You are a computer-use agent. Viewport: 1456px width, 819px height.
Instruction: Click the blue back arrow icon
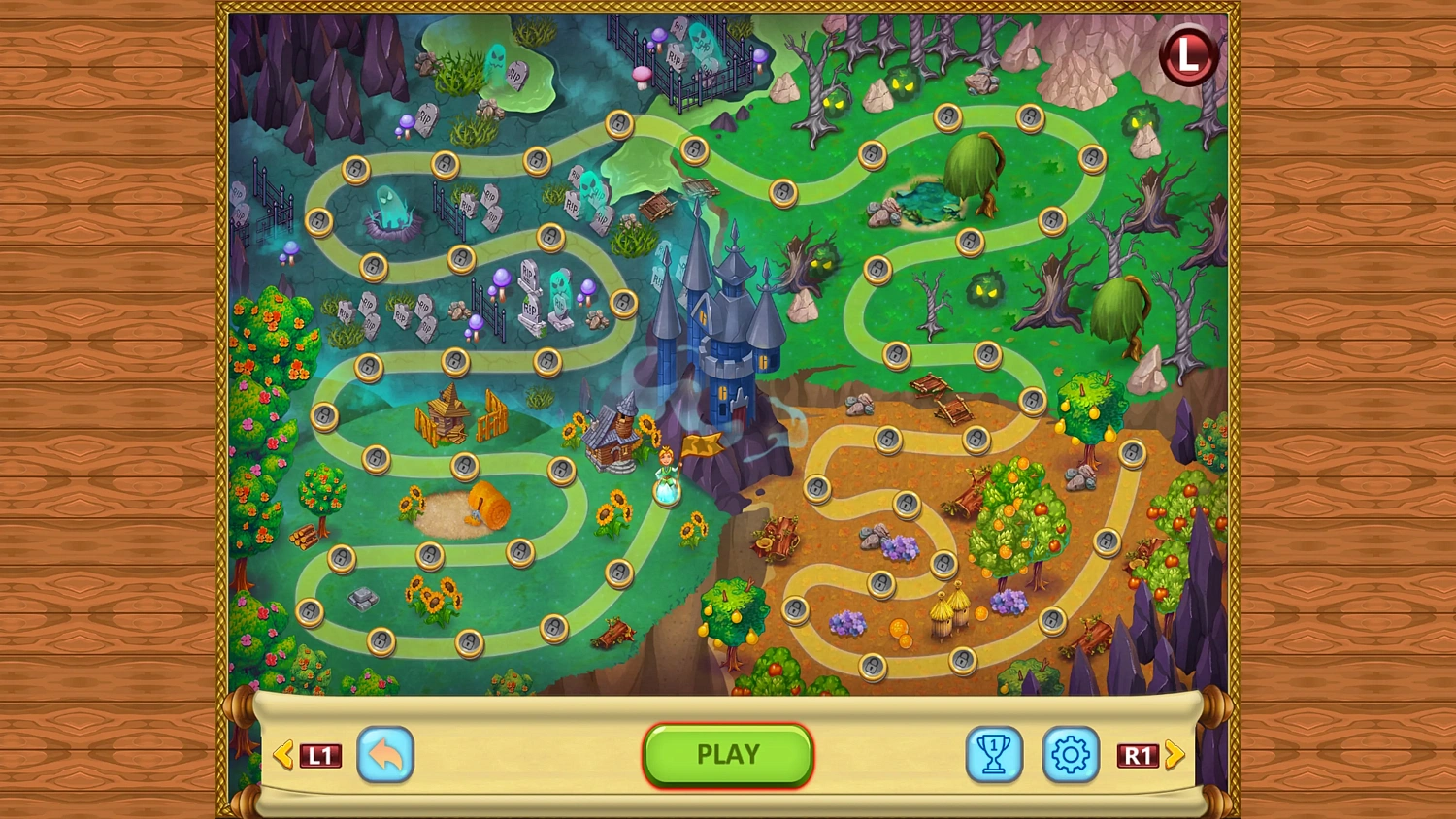pyautogui.click(x=385, y=756)
